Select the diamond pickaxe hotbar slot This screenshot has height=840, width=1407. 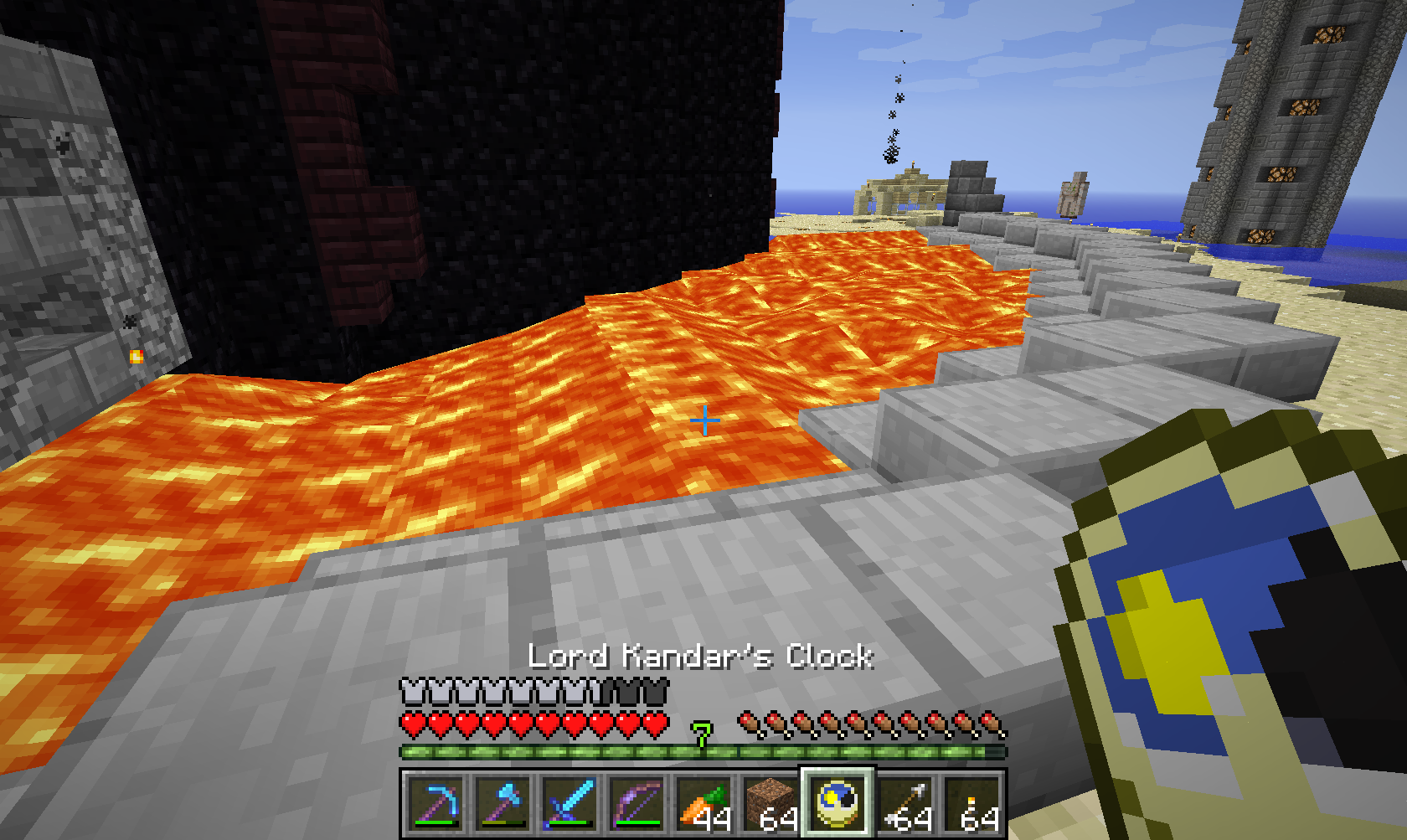tap(435, 804)
